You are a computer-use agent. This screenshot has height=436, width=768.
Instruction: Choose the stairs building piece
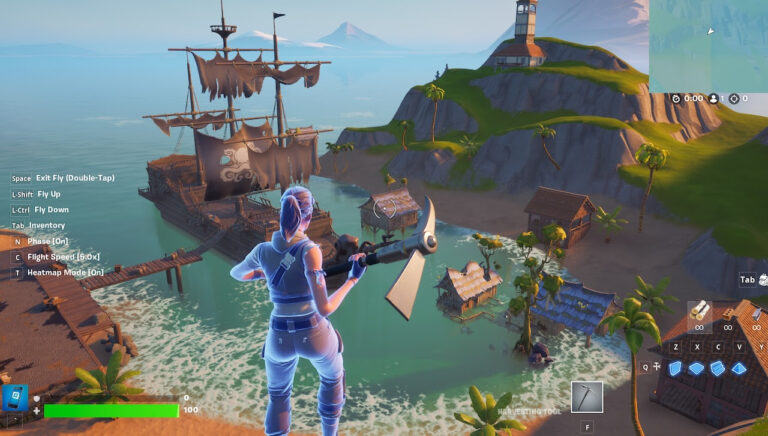pos(718,368)
